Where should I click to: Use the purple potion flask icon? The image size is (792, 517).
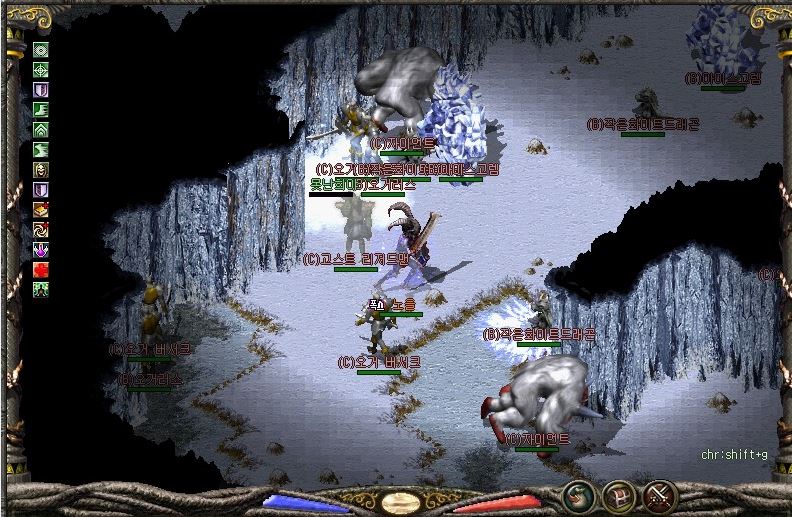coord(41,250)
